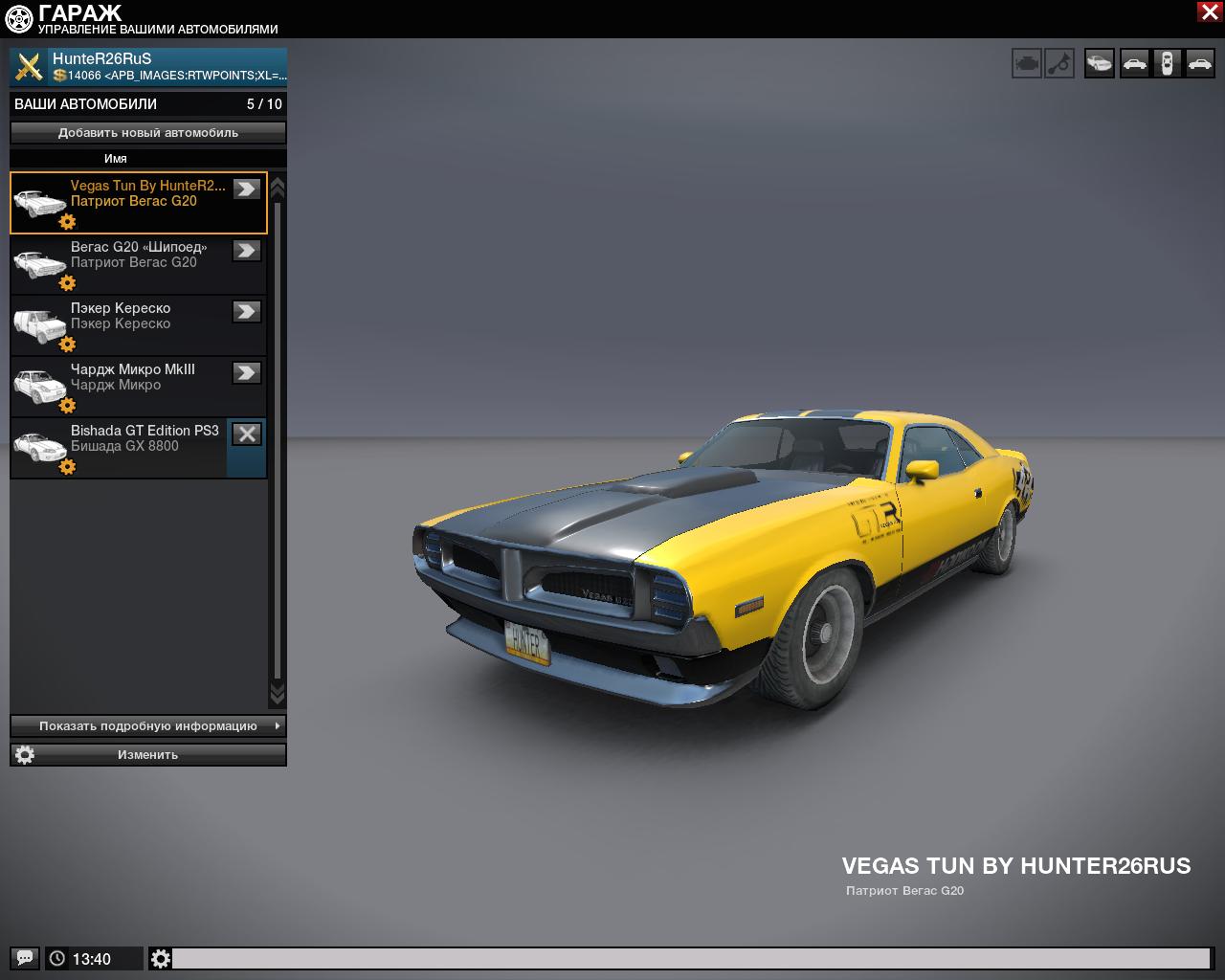Click the arrow button on Чардж Микро MkIII row
The height and width of the screenshot is (980, 1225).
tap(247, 372)
